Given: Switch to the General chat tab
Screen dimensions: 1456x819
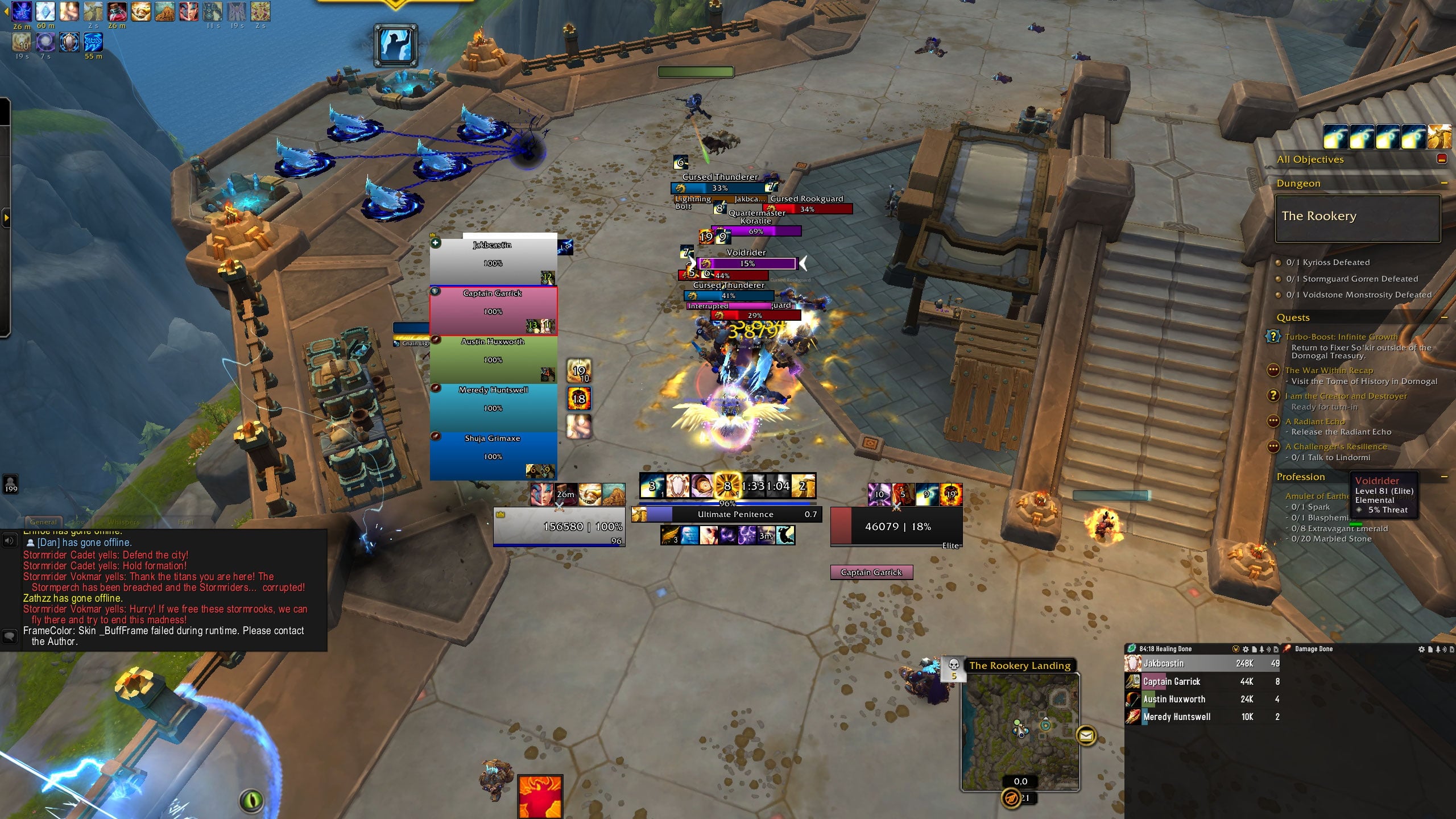Looking at the screenshot, I should 43,522.
